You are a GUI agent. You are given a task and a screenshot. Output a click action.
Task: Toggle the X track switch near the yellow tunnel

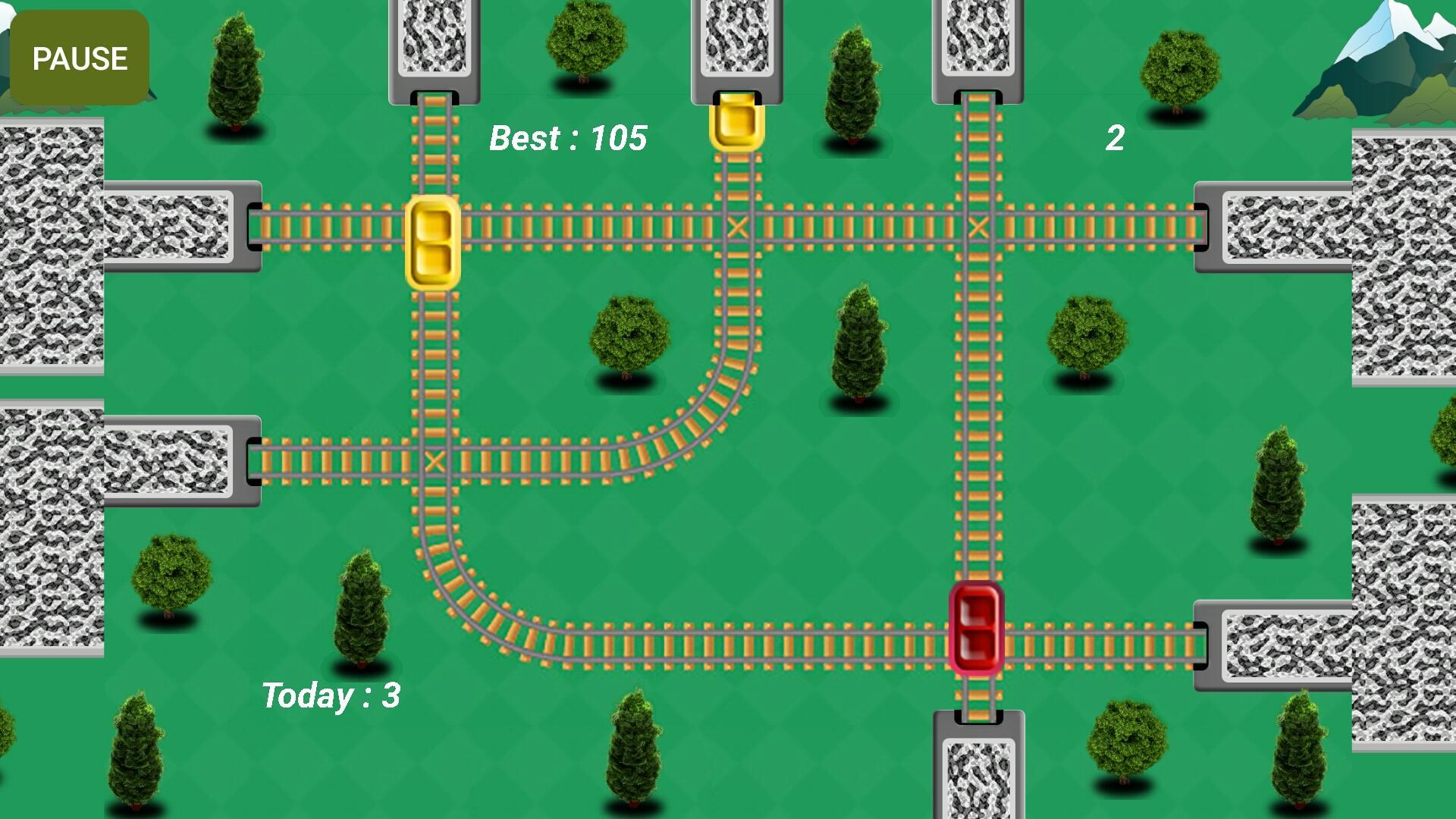pos(736,225)
